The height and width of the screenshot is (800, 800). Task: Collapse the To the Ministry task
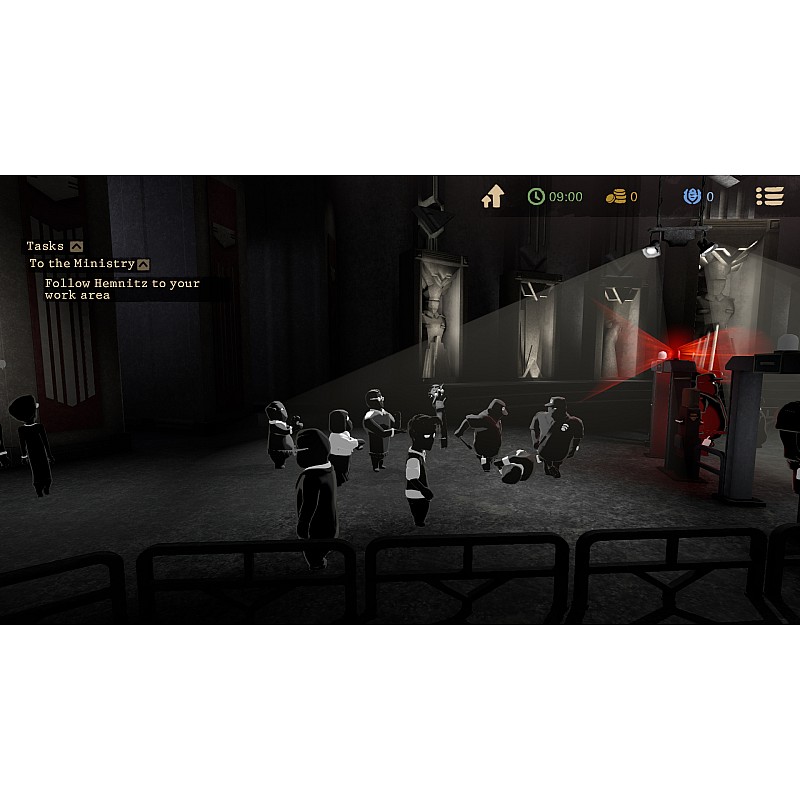pyautogui.click(x=143, y=264)
